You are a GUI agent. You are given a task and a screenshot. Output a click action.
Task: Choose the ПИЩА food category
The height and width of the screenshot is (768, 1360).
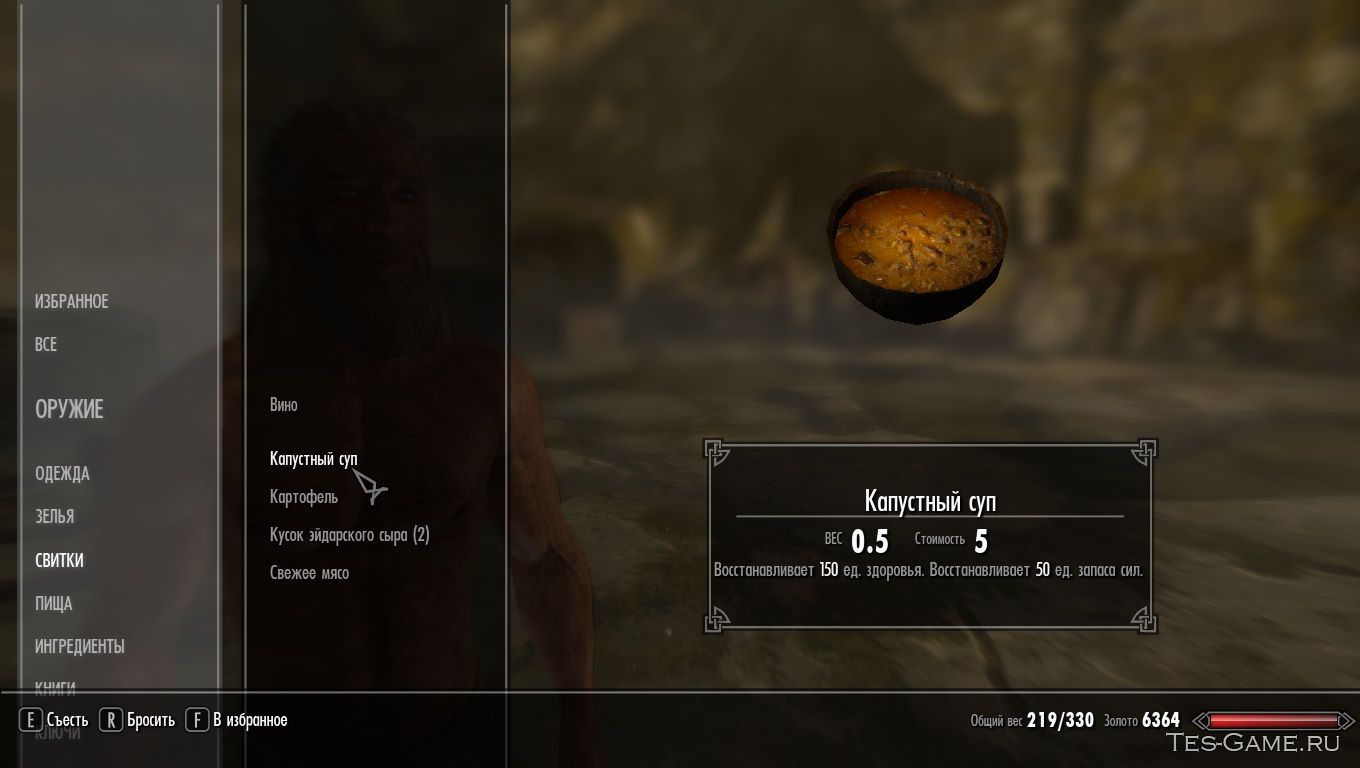click(x=53, y=603)
